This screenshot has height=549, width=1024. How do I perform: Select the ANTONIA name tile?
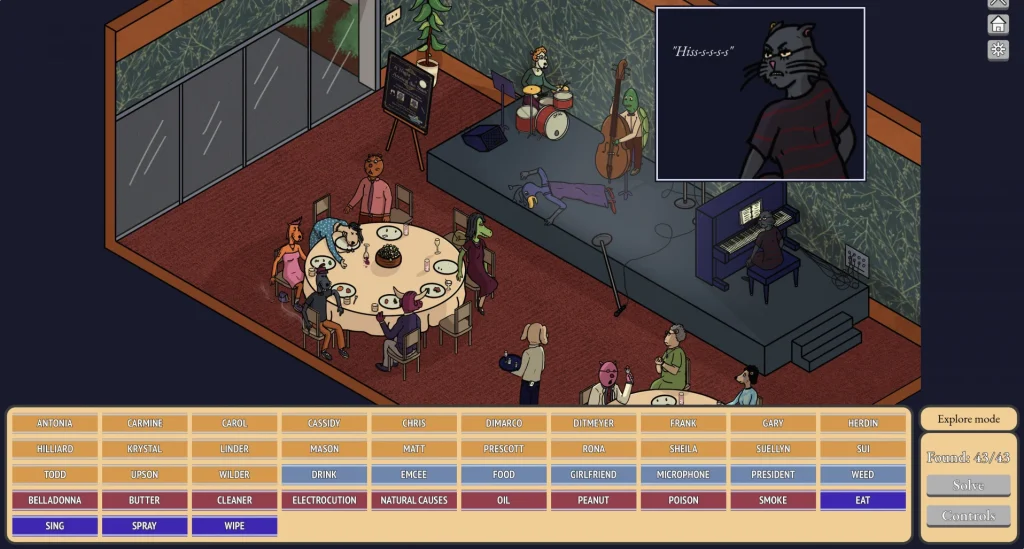[x=55, y=423]
